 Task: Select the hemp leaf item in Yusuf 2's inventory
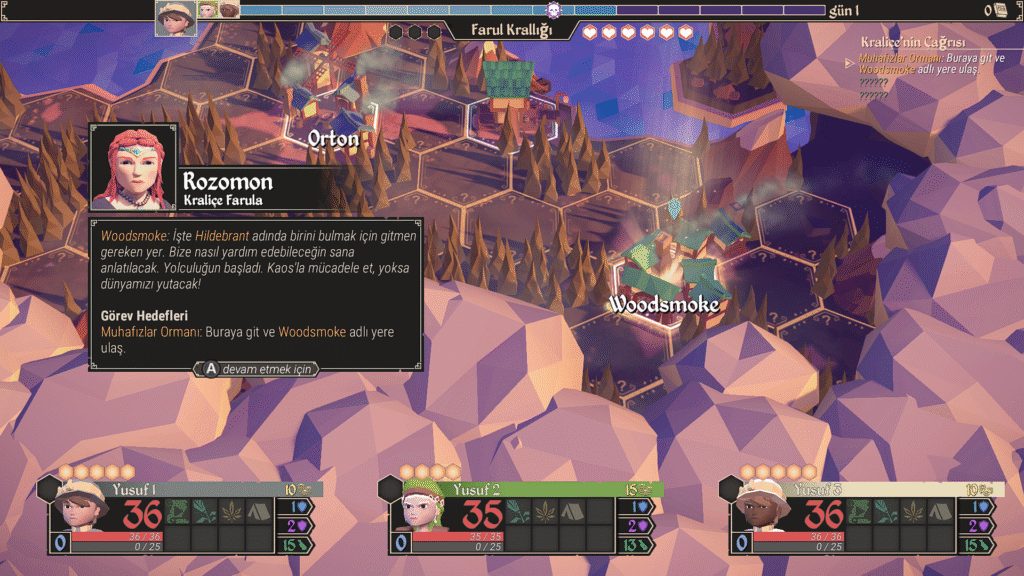point(545,511)
